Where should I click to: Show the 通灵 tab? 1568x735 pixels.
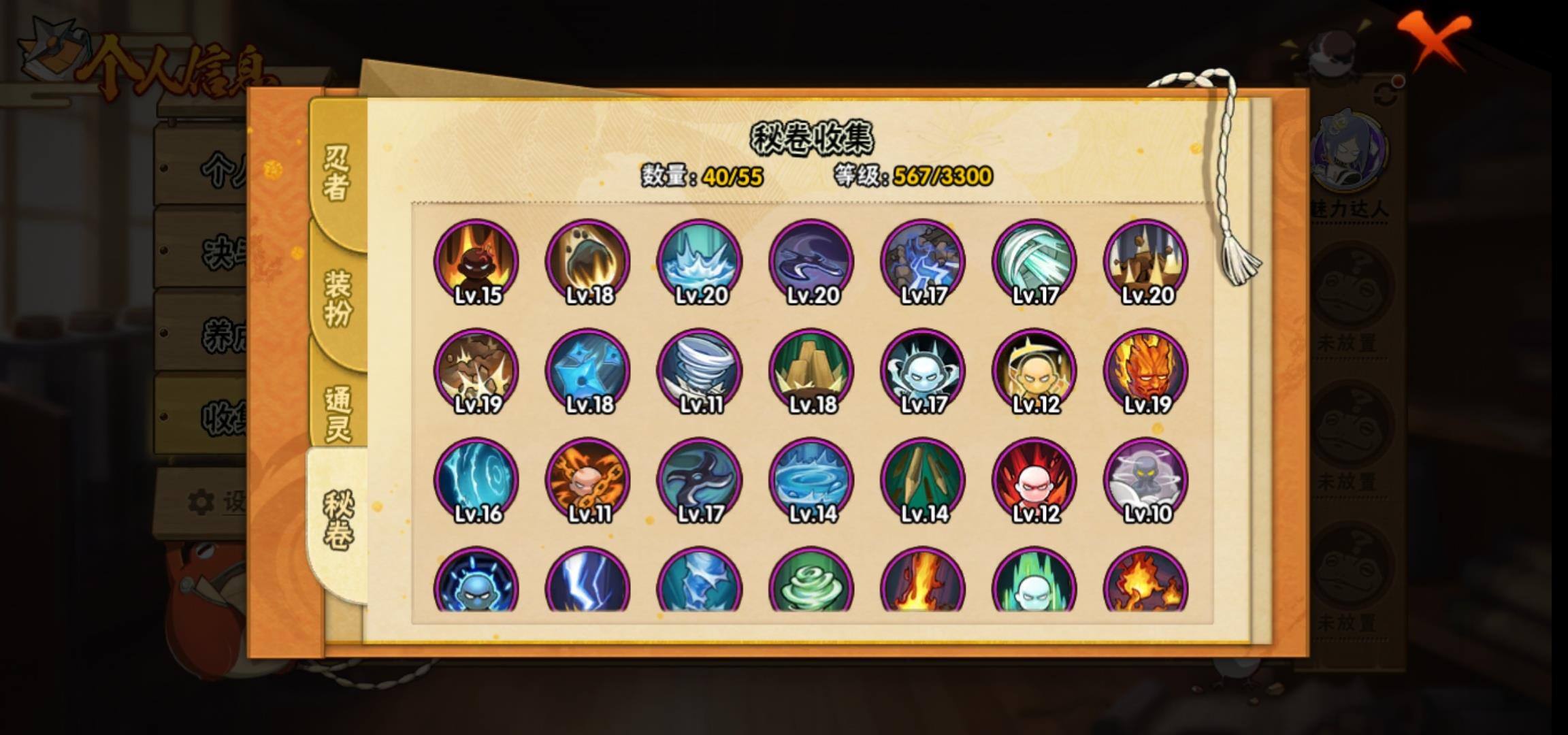pyautogui.click(x=338, y=414)
